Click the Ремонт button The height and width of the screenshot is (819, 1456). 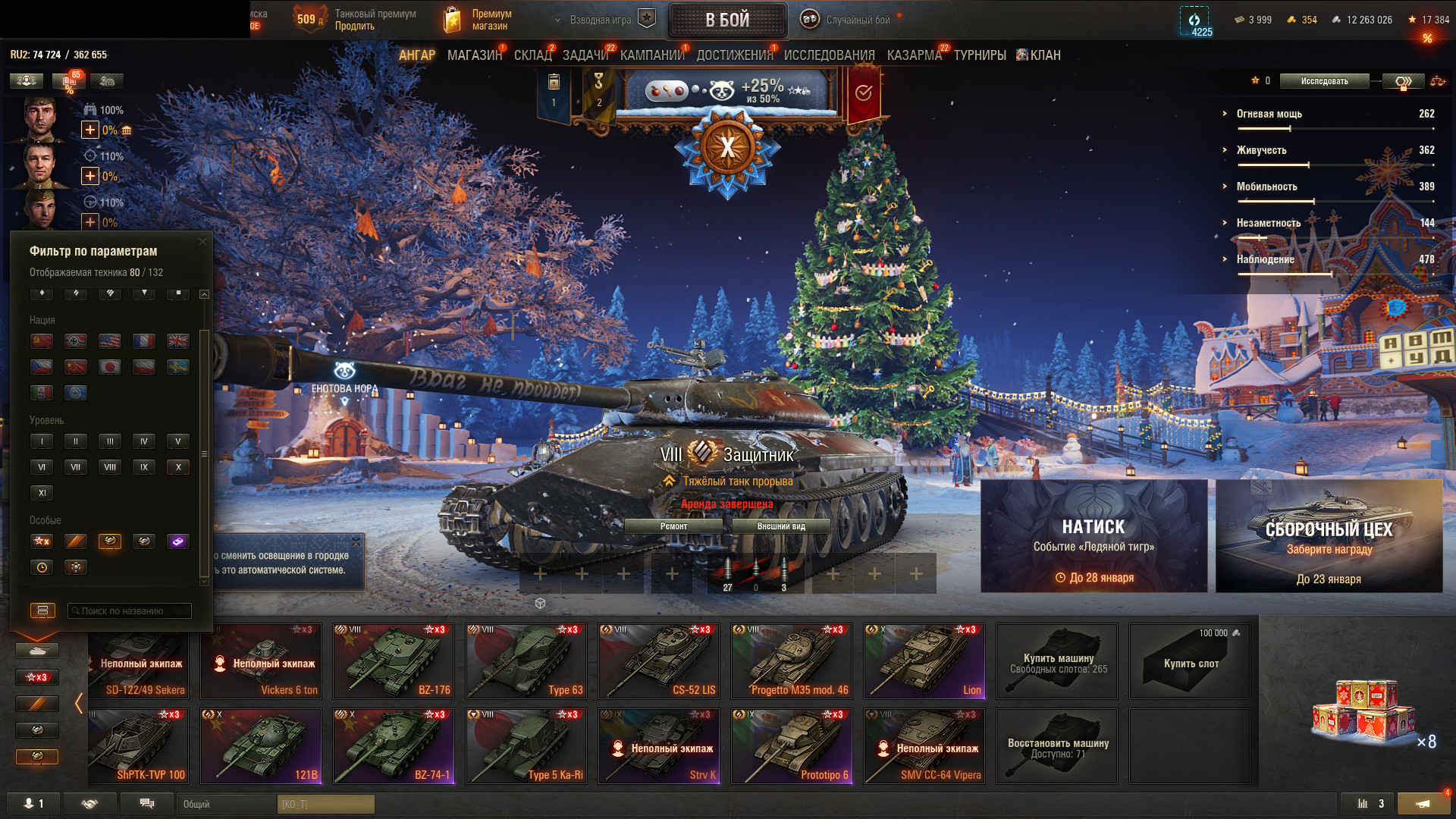(673, 526)
